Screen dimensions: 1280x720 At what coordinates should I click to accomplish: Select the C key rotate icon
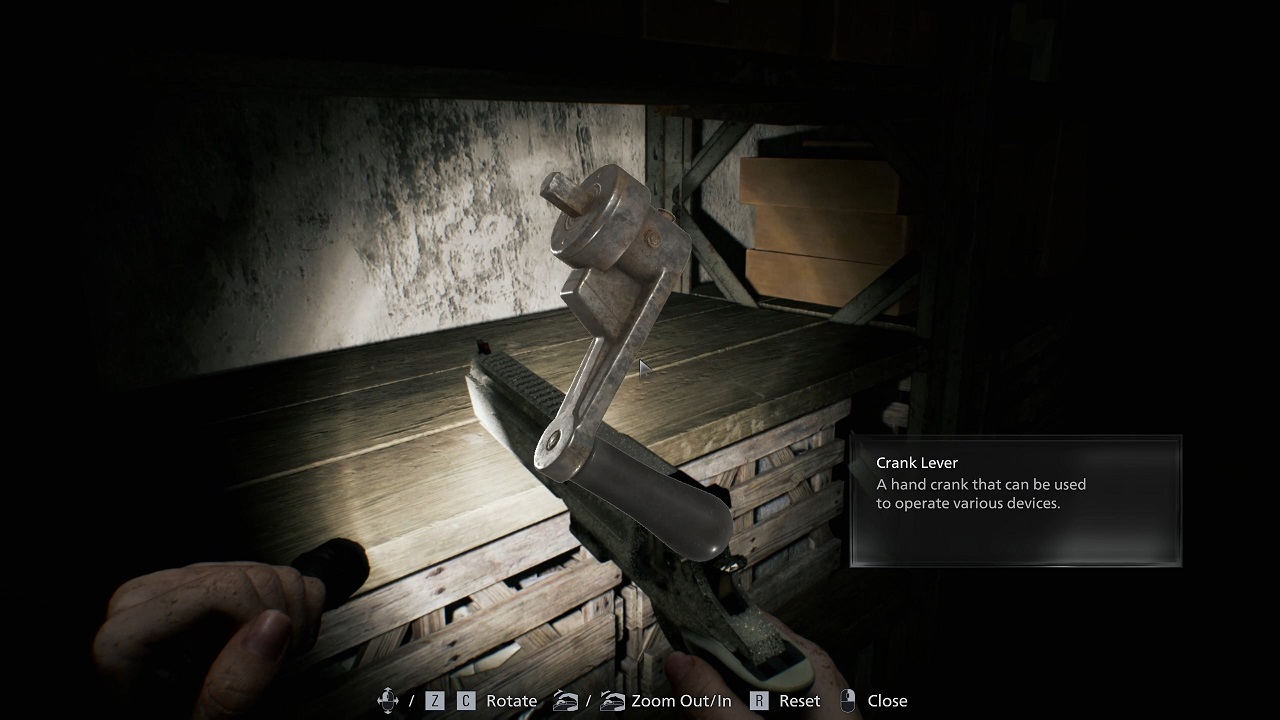(x=465, y=701)
